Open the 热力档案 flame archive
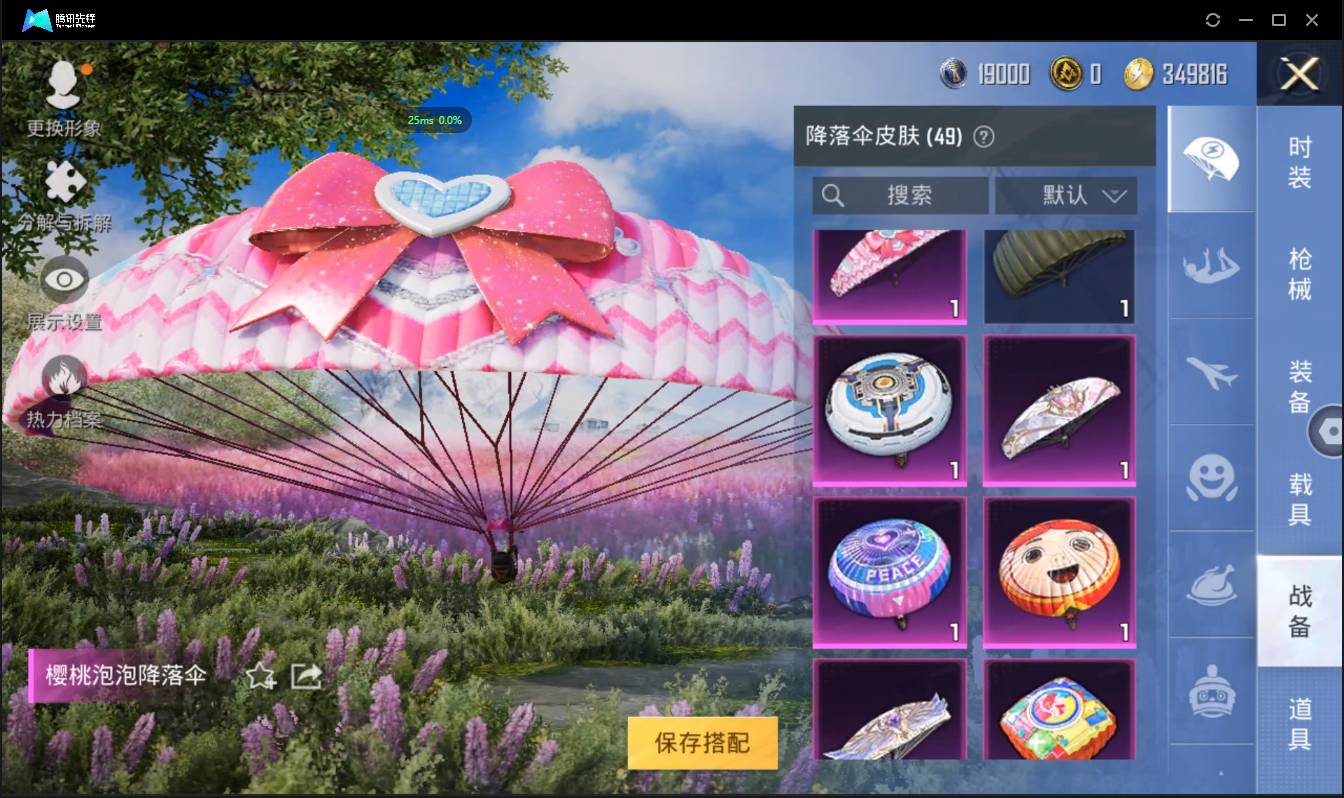Image resolution: width=1344 pixels, height=798 pixels. [63, 380]
